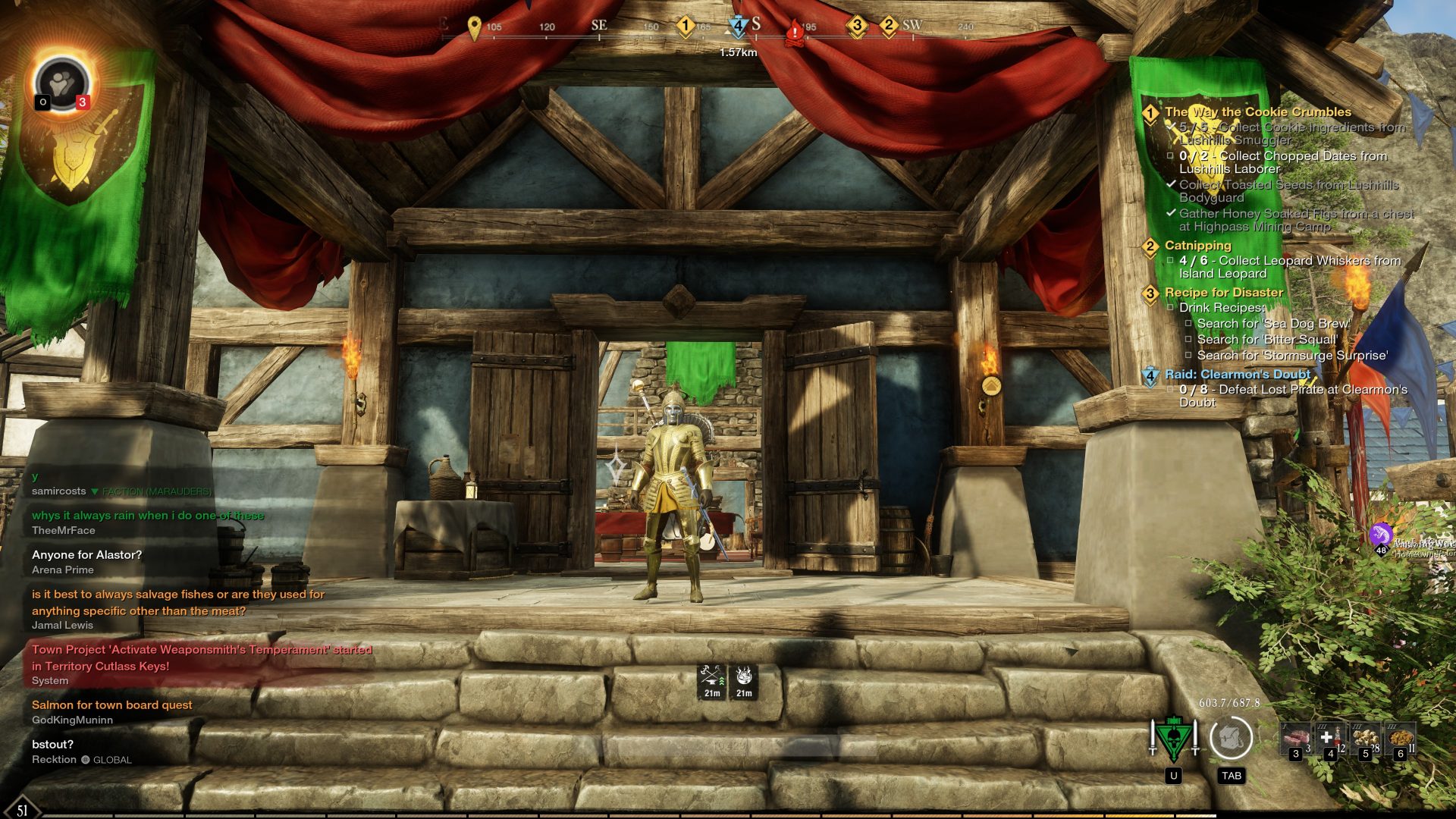Click Recktion's 'bstout?' global chat message
This screenshot has width=1456, height=819.
coord(53,745)
